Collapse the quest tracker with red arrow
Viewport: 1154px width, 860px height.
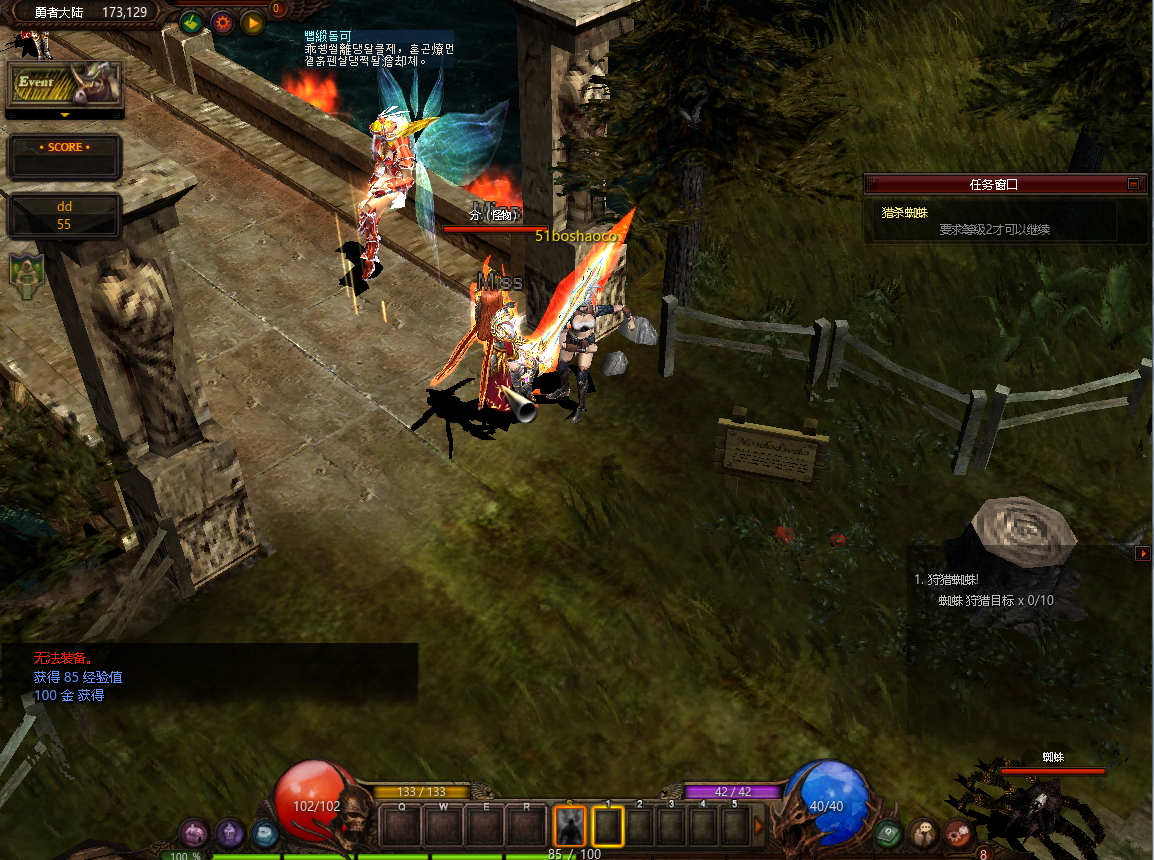(1143, 553)
